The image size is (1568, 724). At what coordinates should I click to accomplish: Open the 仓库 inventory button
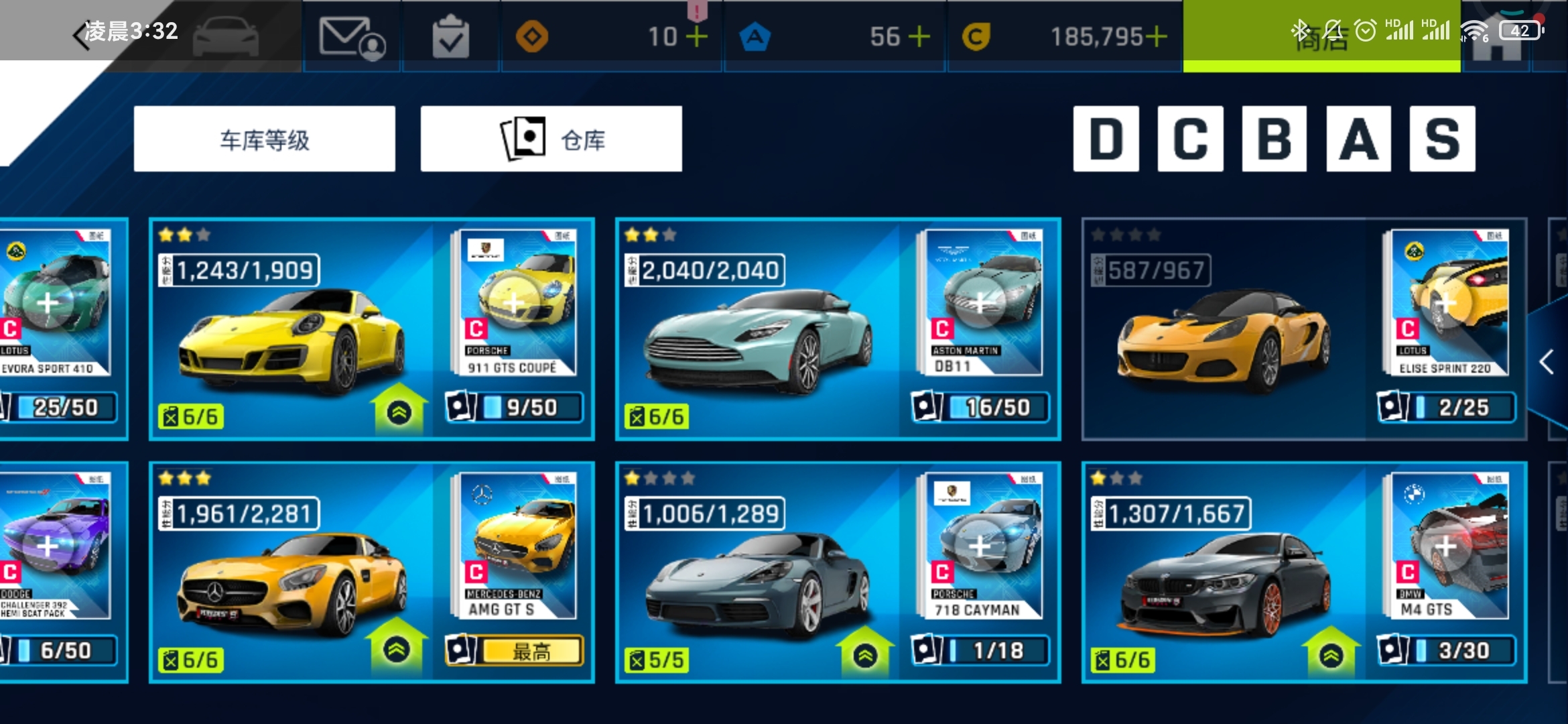click(551, 139)
